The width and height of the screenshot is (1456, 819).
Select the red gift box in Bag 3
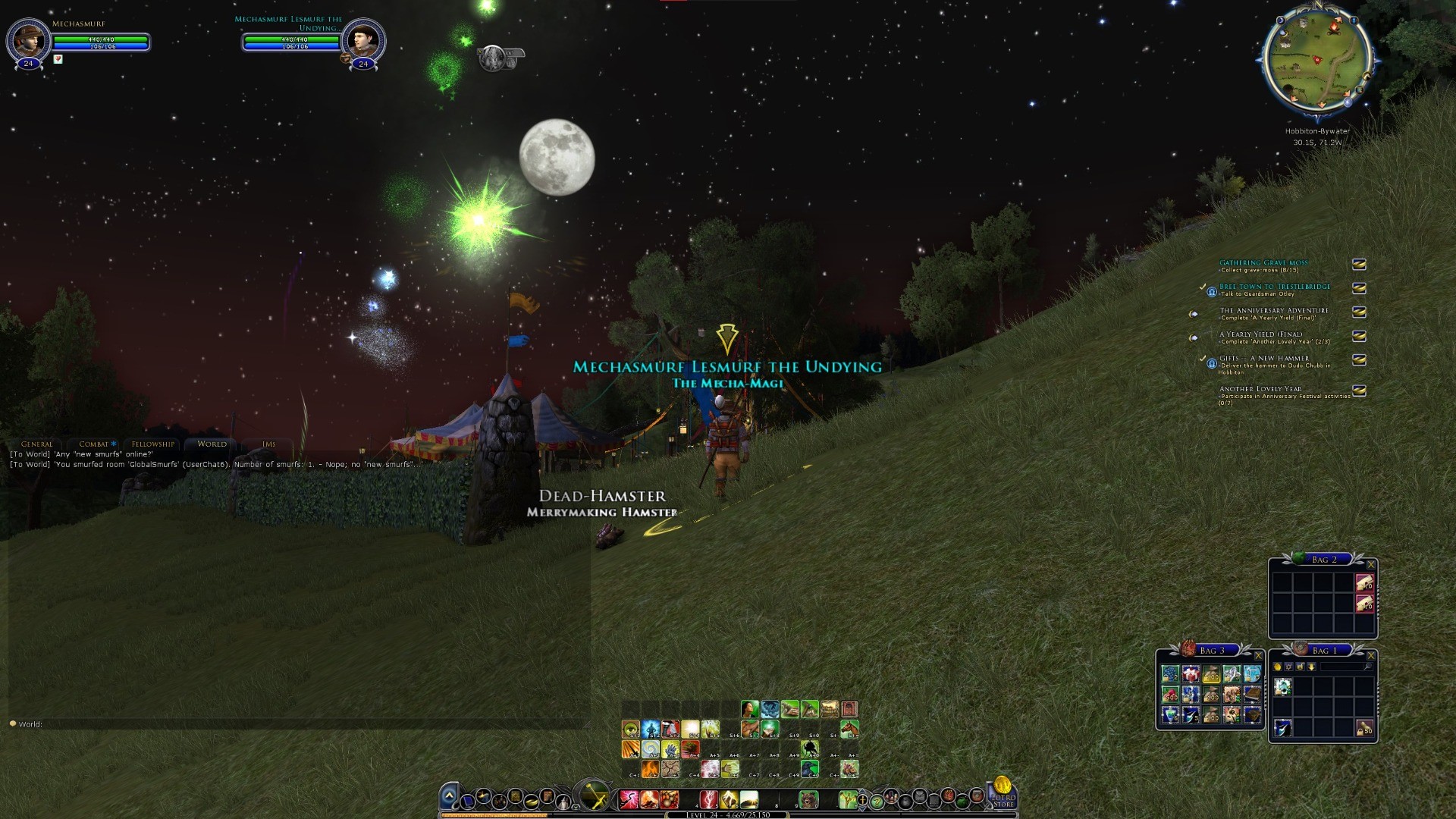pos(1191,674)
